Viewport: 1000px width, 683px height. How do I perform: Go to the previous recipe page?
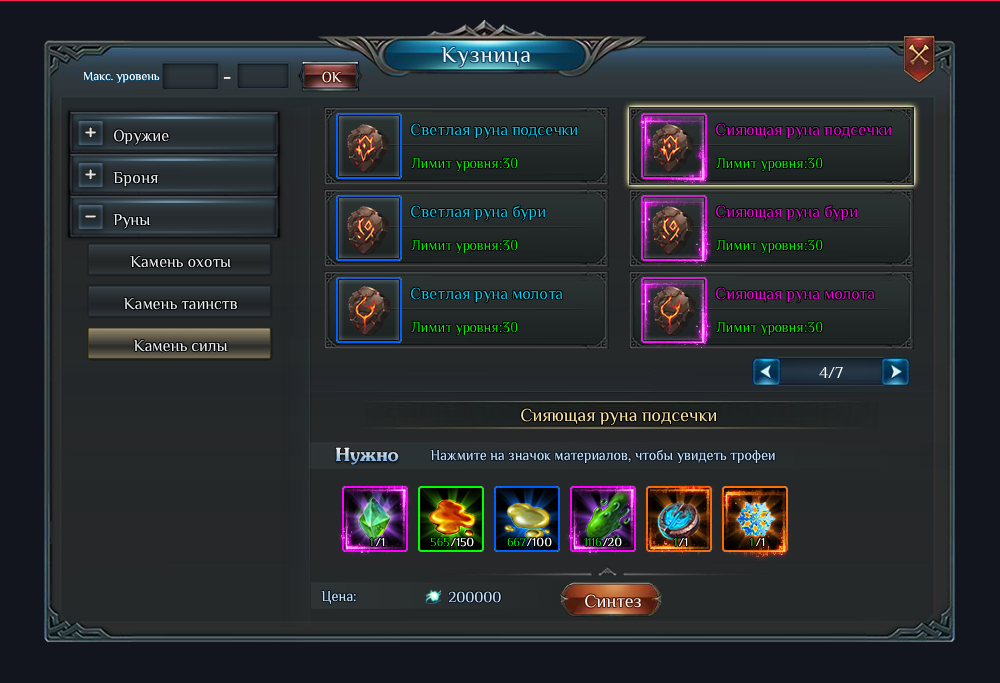pyautogui.click(x=766, y=372)
